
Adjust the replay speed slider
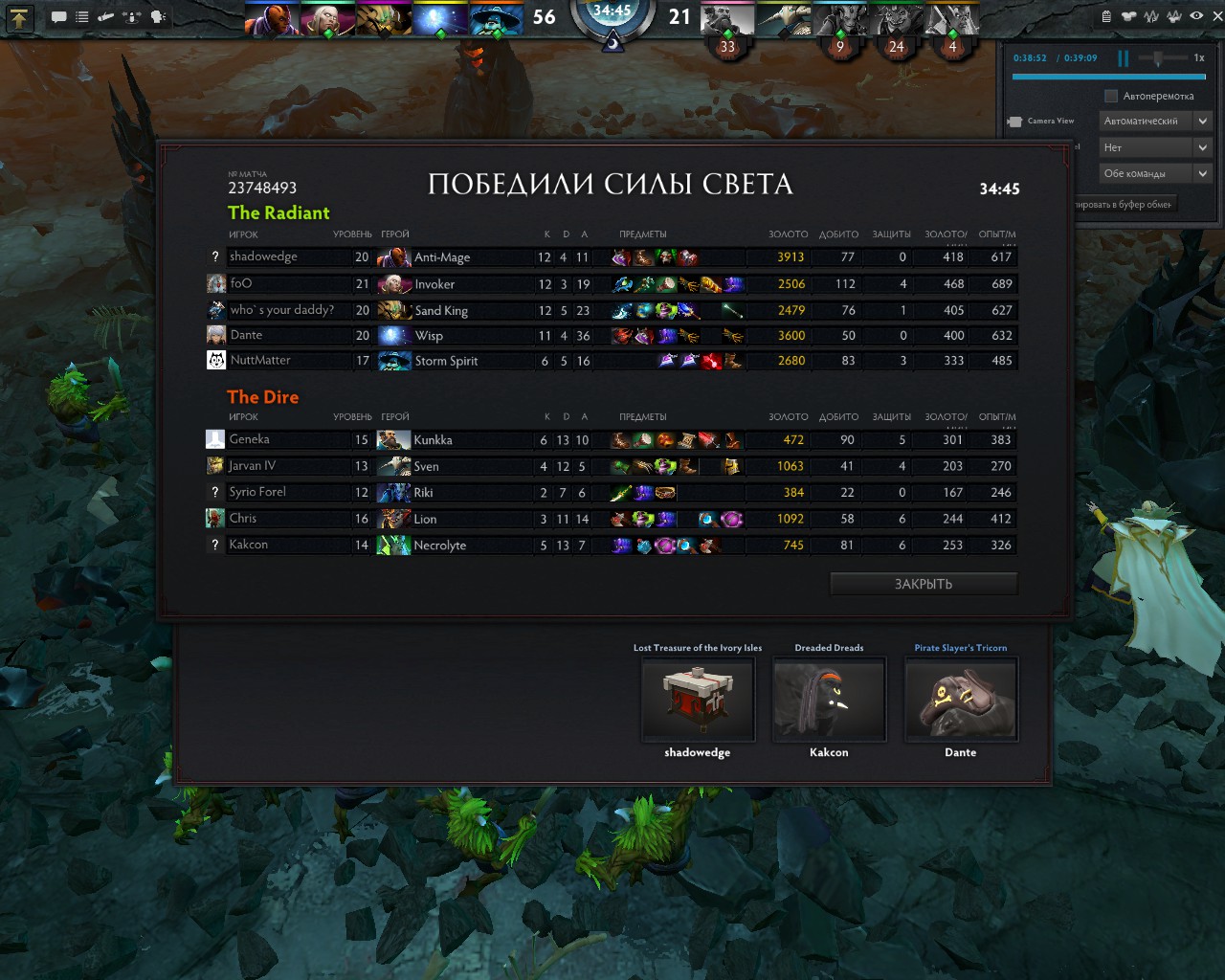coord(1158,58)
